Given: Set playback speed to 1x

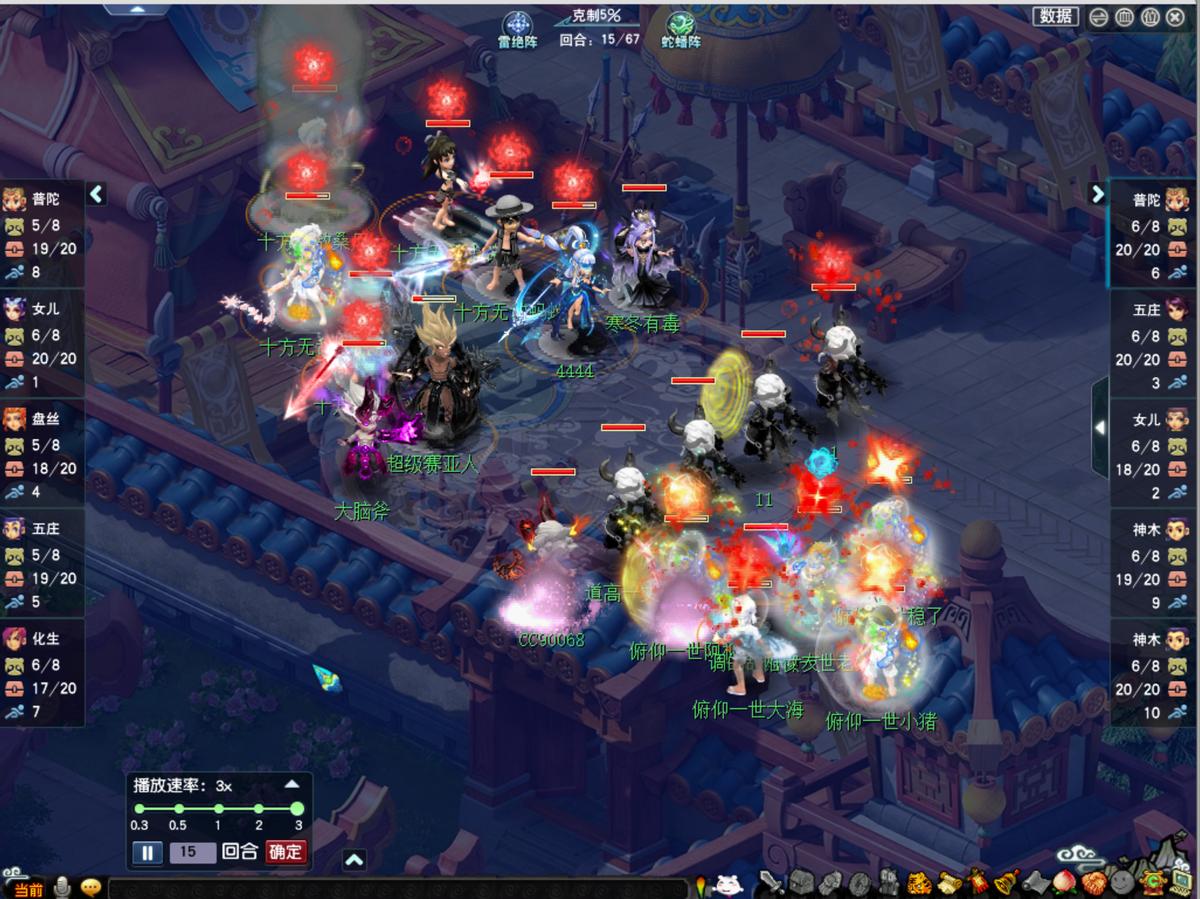Looking at the screenshot, I should pos(218,808).
